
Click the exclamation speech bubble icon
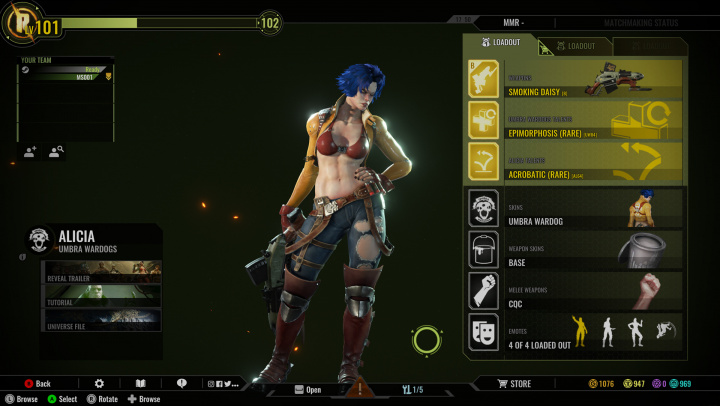(181, 384)
